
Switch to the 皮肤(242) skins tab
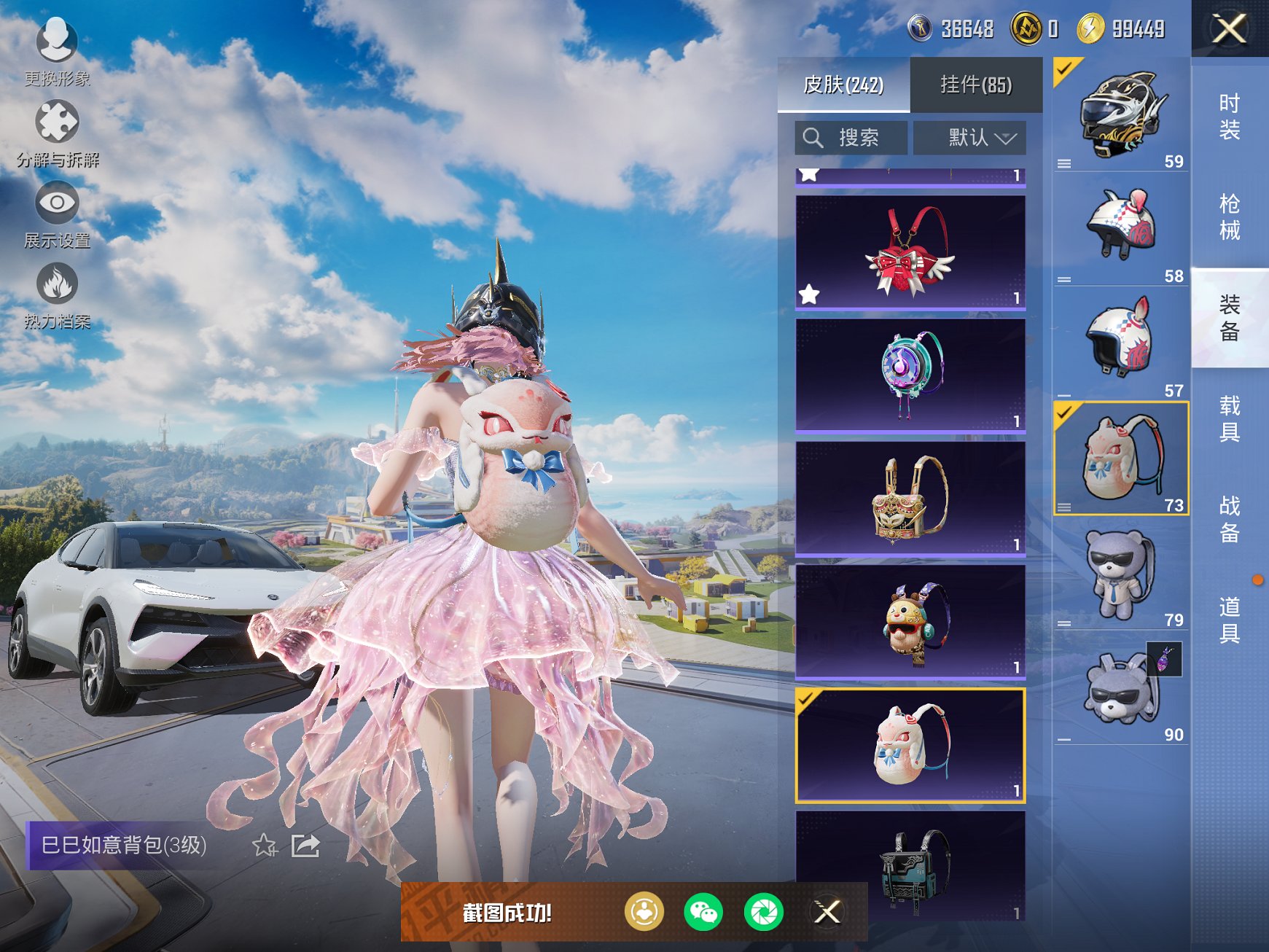[843, 85]
